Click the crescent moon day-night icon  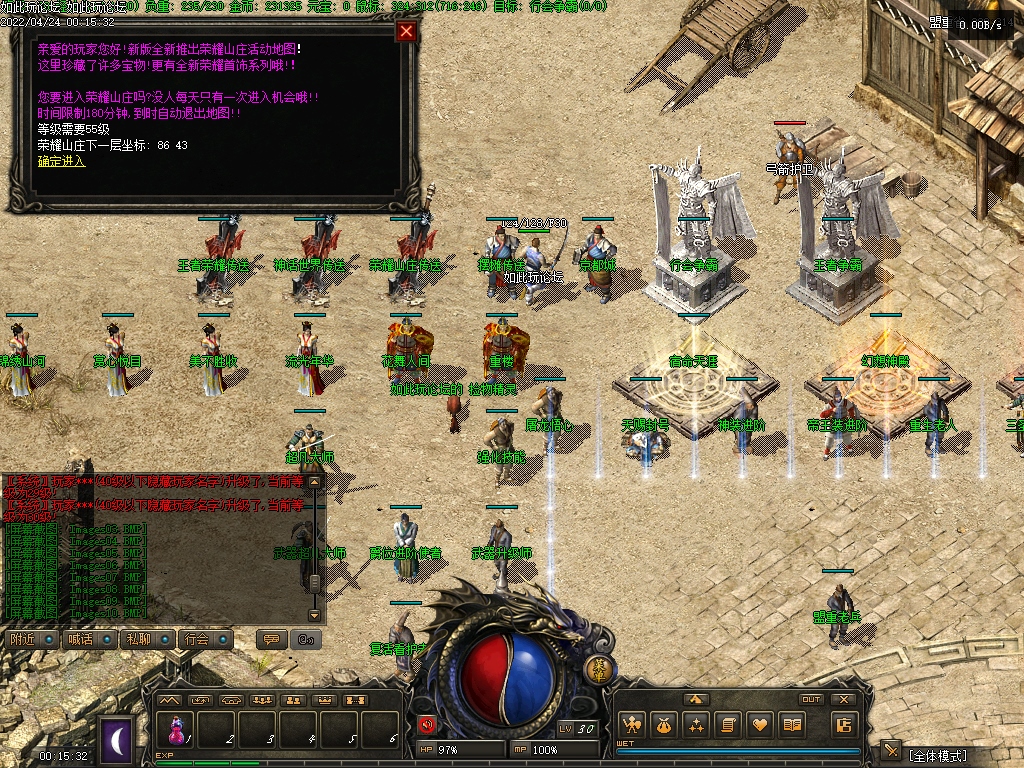tap(118, 739)
